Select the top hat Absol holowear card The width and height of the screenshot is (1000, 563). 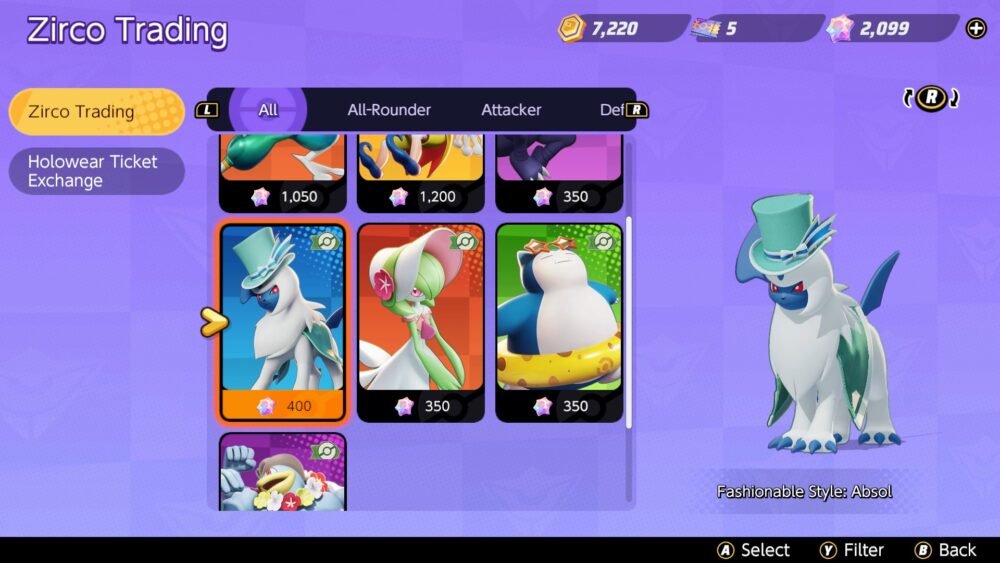[283, 322]
